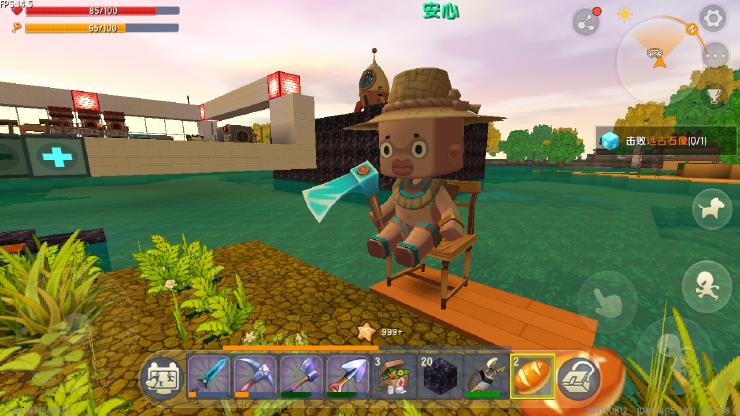Open the settings gear menu
The image size is (740, 416).
point(712,17)
